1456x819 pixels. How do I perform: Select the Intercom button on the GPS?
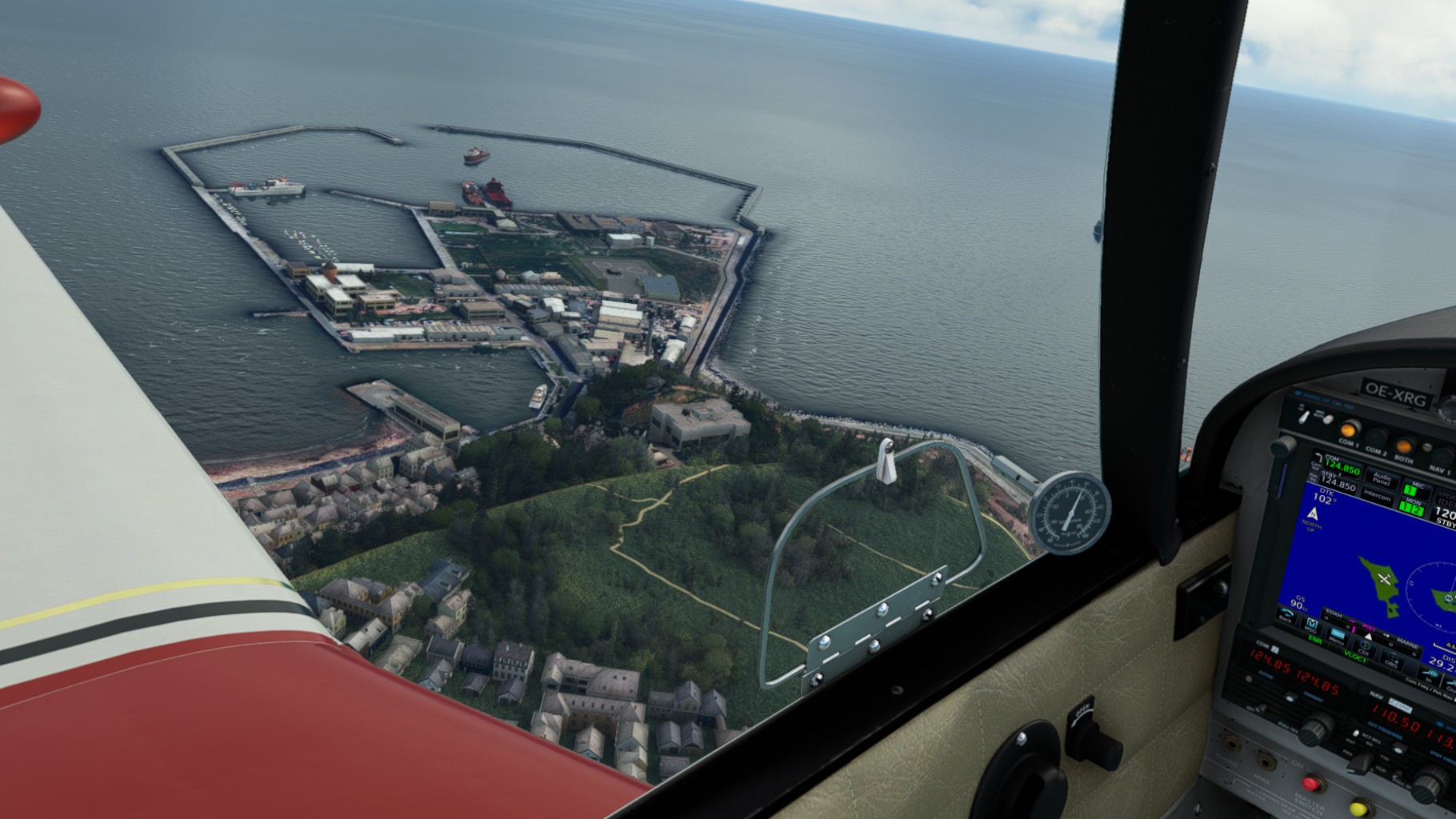1377,496
